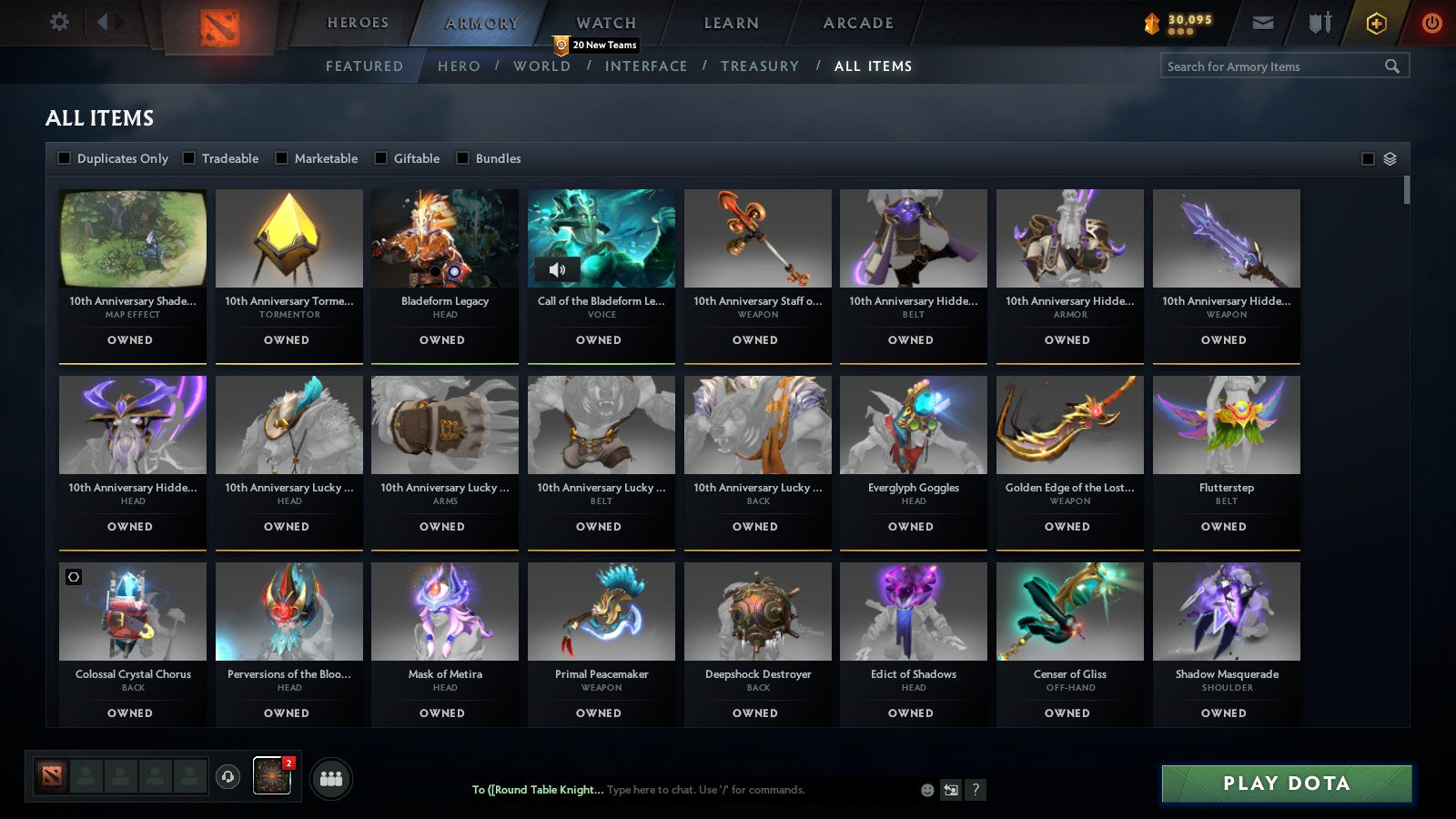Open the Dota 2 logo home icon
Image resolution: width=1456 pixels, height=819 pixels.
tap(218, 23)
